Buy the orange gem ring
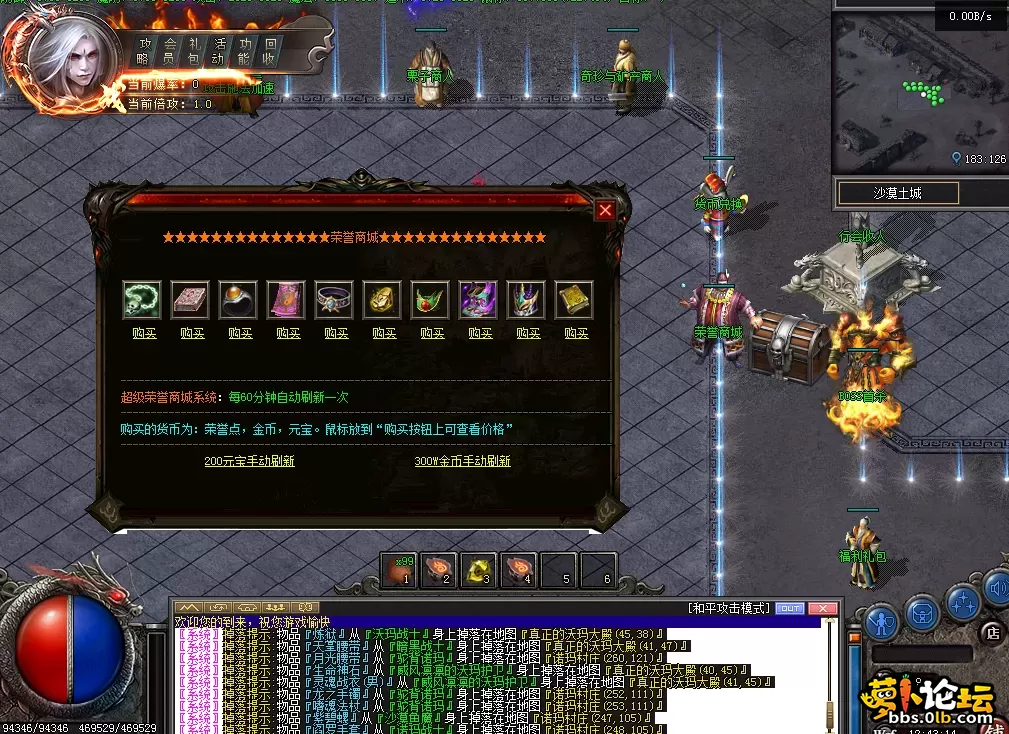Screen dimensions: 1009x734 click(240, 333)
